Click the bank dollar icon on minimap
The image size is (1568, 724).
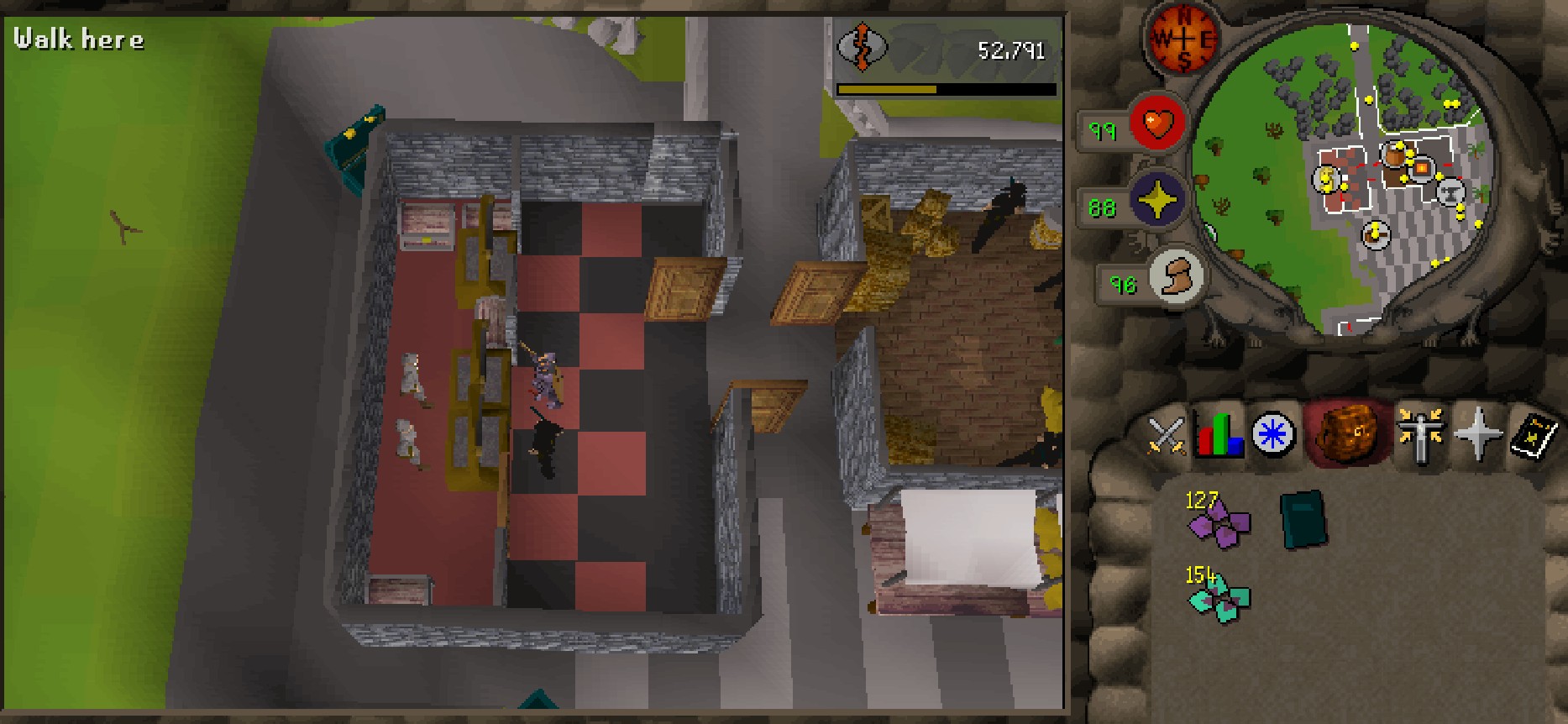point(1325,179)
